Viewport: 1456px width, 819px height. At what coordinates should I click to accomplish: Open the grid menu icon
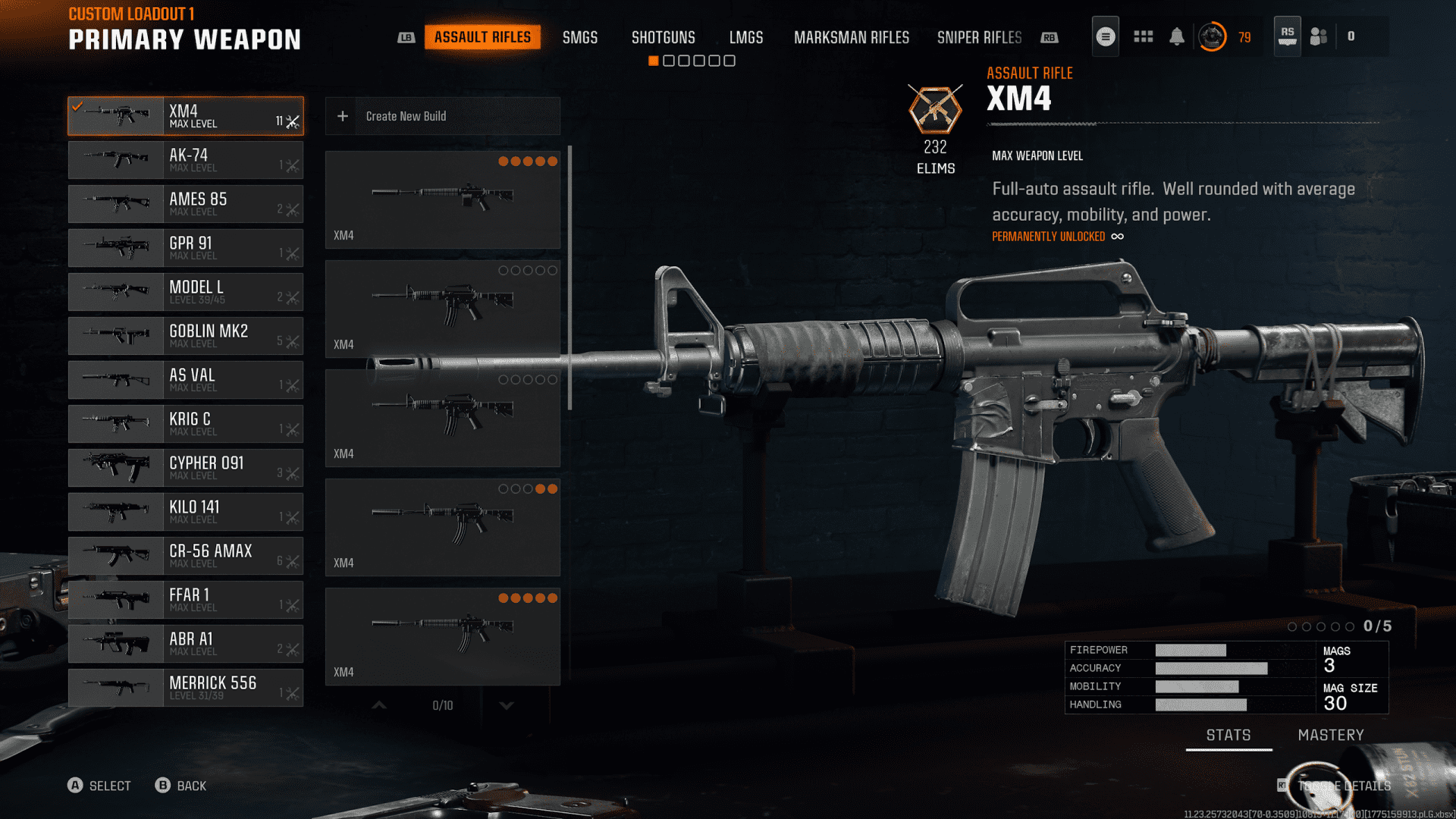(x=1143, y=36)
